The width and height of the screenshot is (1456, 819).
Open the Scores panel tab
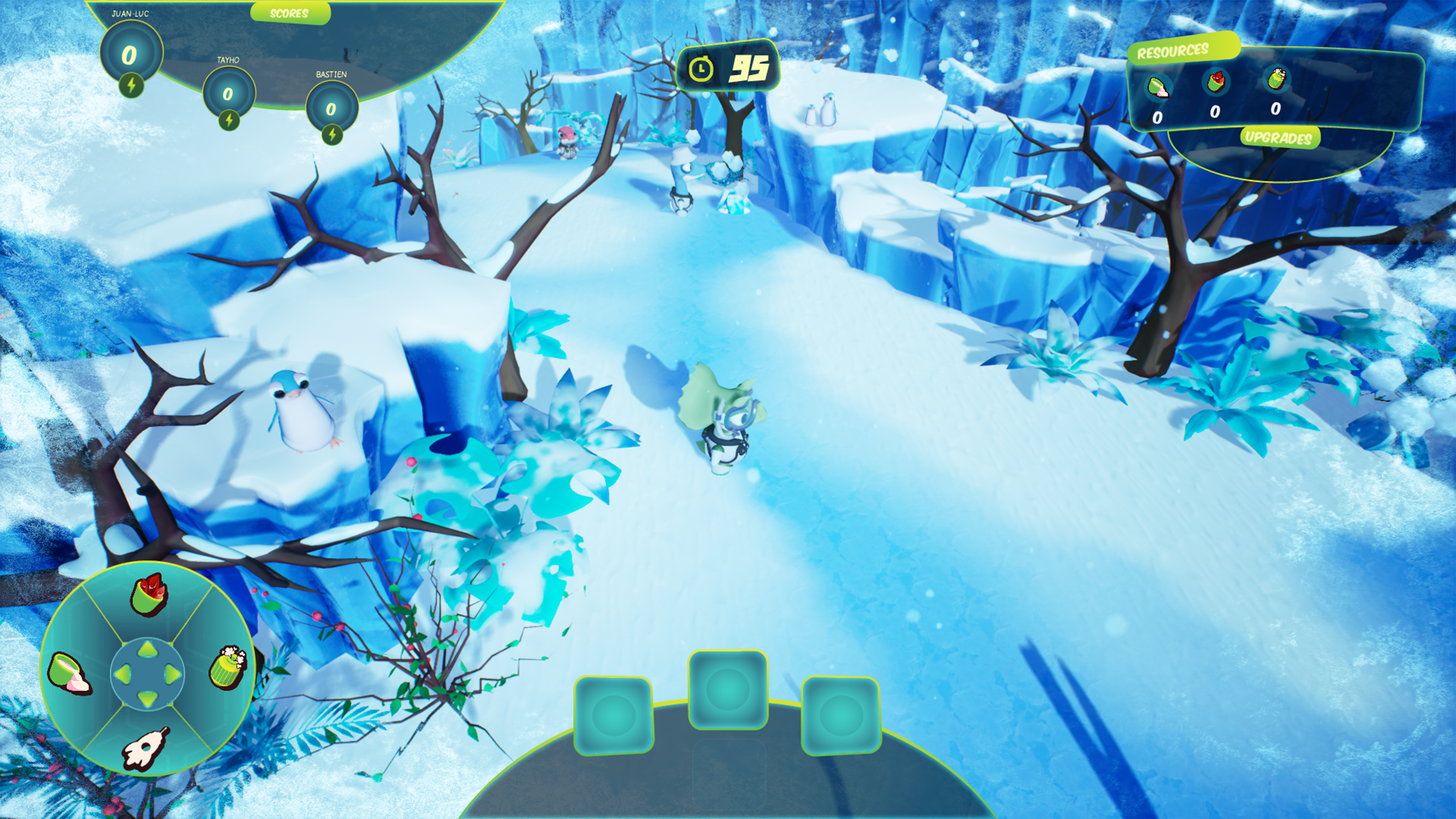pos(289,13)
